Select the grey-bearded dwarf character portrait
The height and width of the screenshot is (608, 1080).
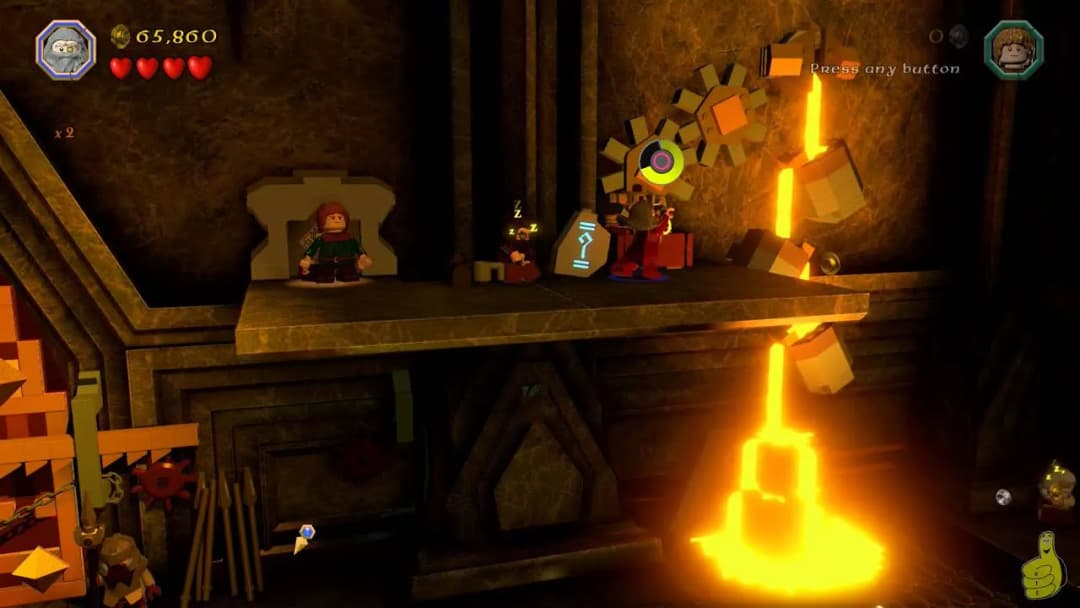pyautogui.click(x=66, y=49)
